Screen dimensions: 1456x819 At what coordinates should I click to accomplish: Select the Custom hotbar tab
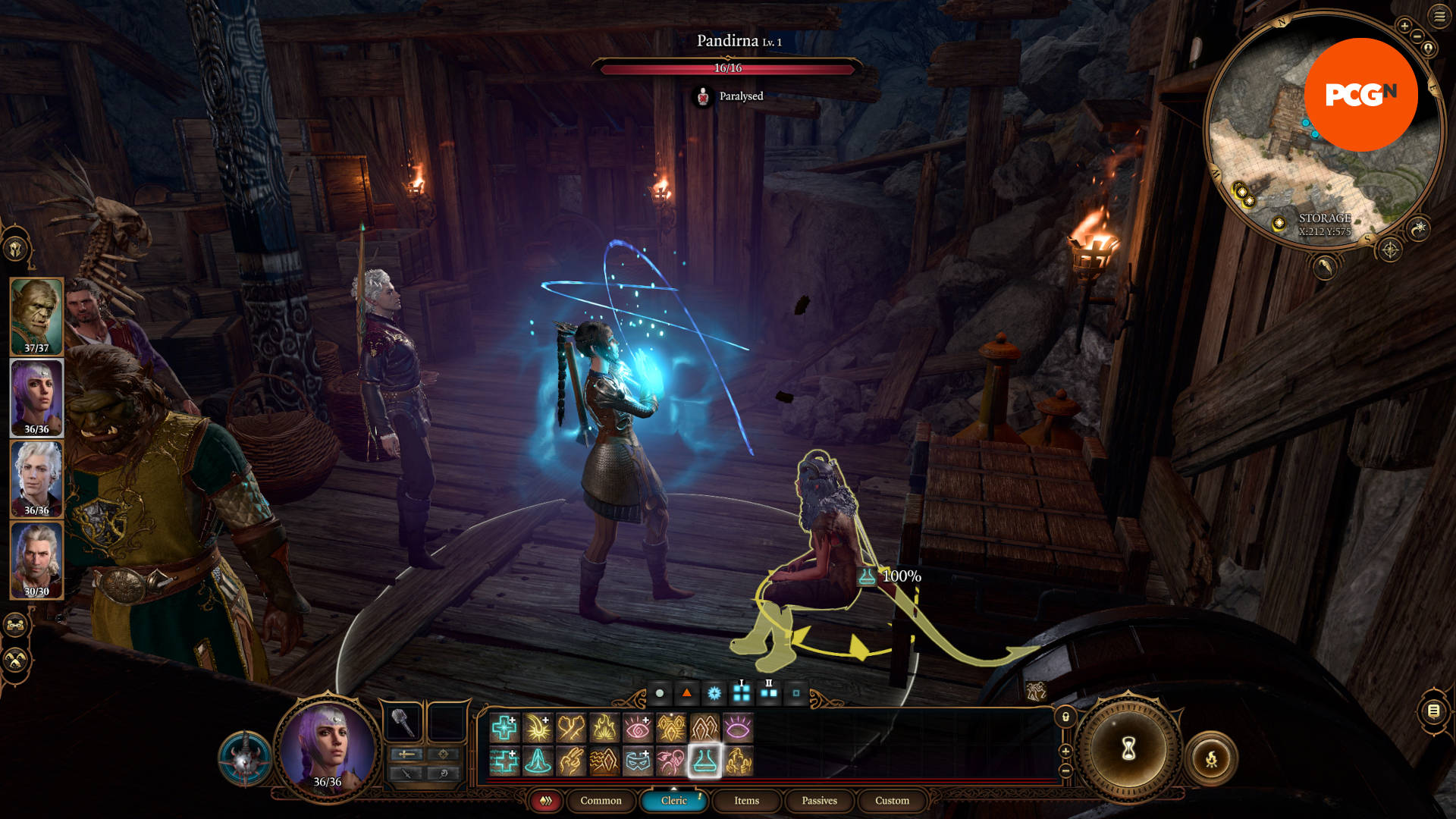point(892,801)
